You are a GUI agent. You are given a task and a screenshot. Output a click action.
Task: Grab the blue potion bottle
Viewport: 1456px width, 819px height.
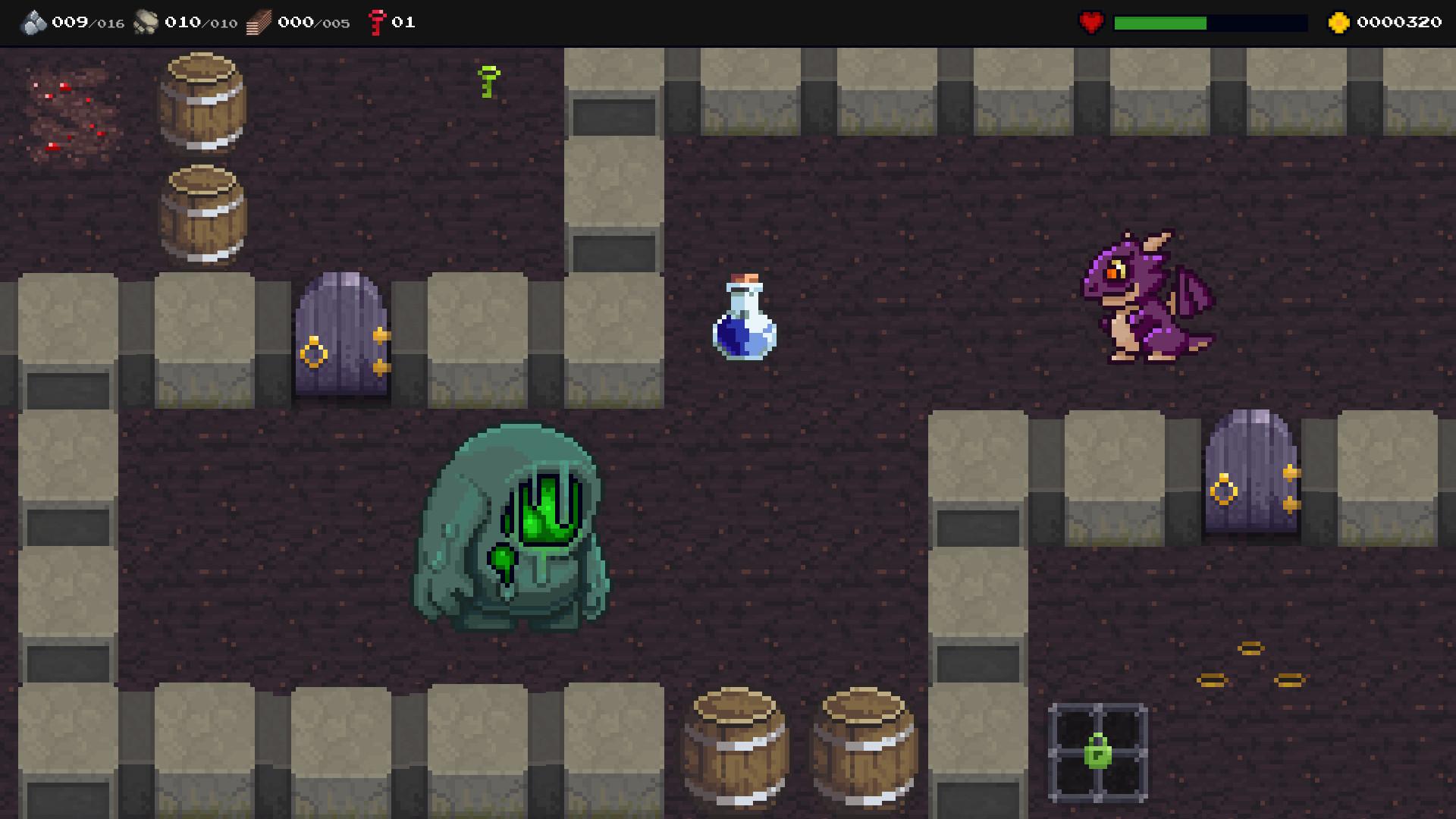pos(742,318)
